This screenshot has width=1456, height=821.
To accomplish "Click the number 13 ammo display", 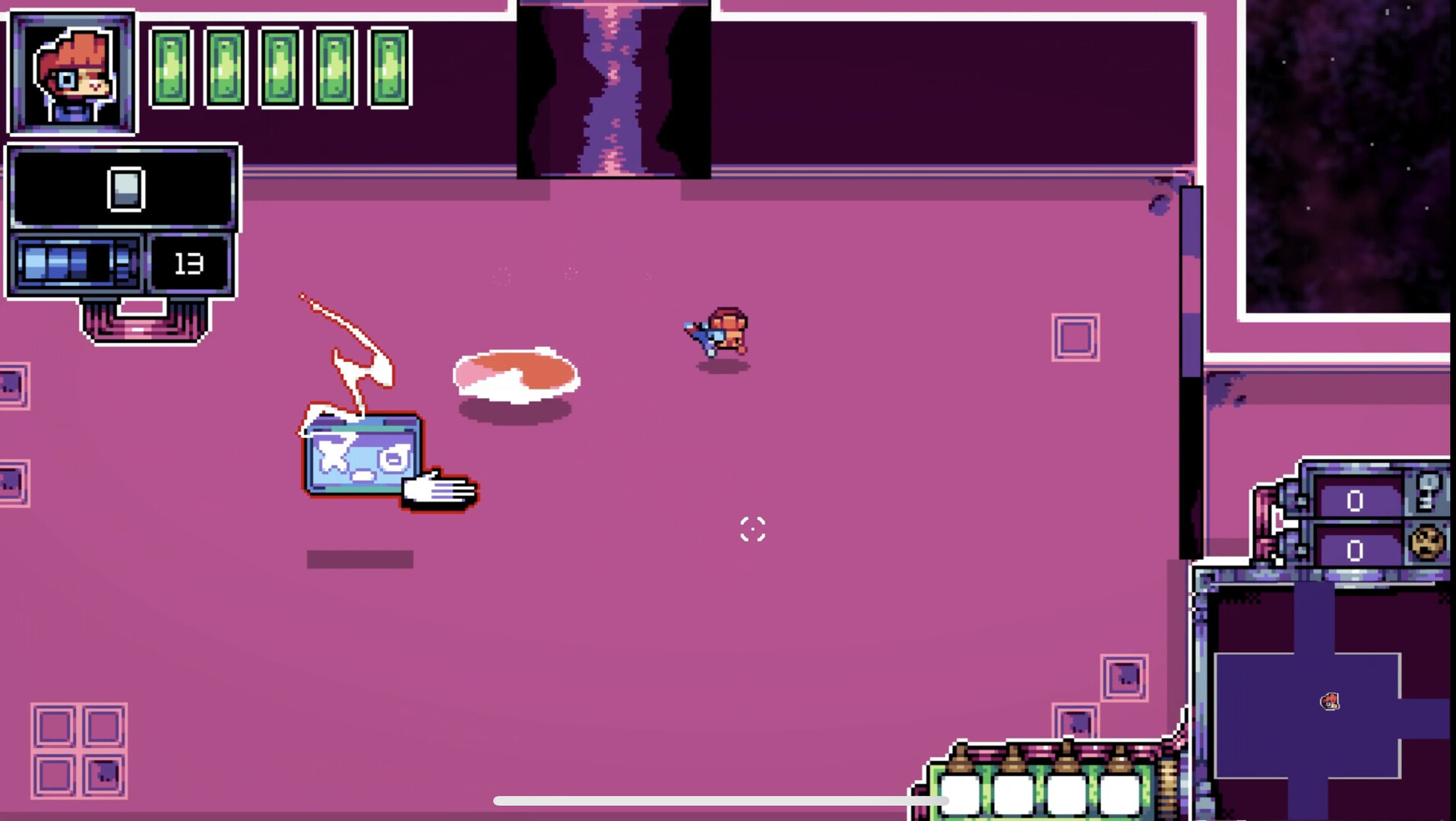I will pyautogui.click(x=189, y=262).
